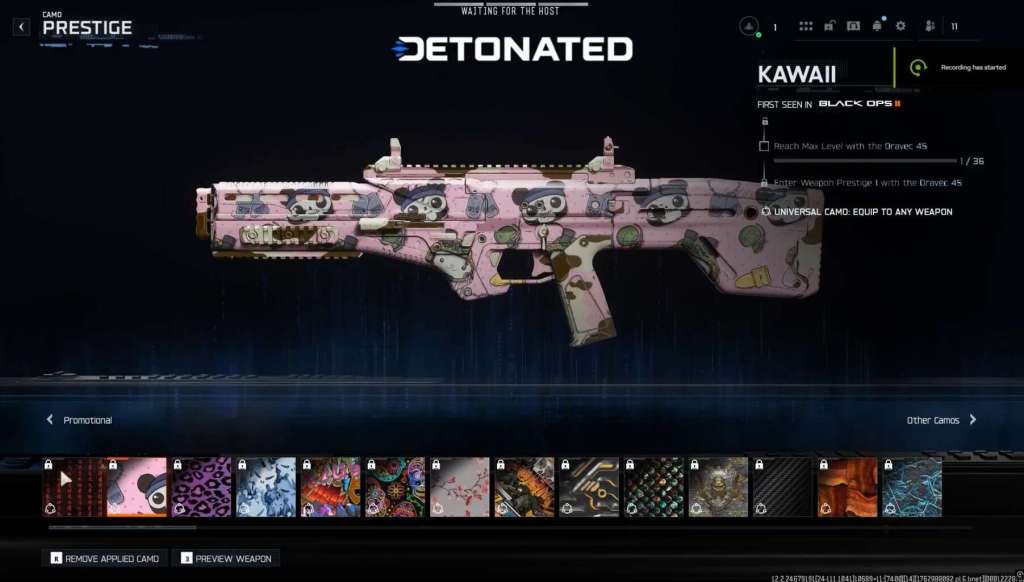Select the red dotted camo thumbnail
Screen dimensions: 1024x582
(72, 487)
